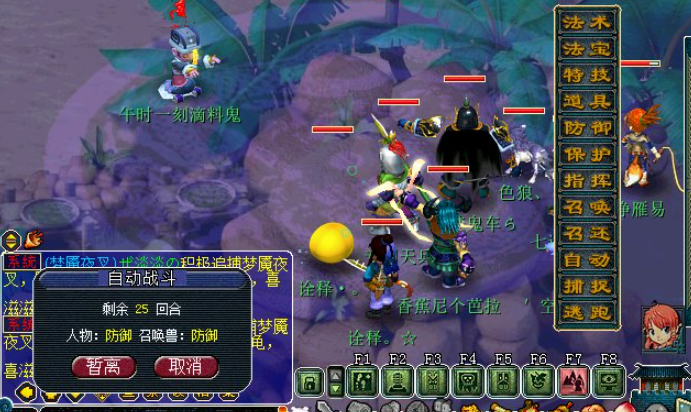Cancel auto-battle with the 取消 button
The width and height of the screenshot is (691, 412).
pyautogui.click(x=186, y=367)
